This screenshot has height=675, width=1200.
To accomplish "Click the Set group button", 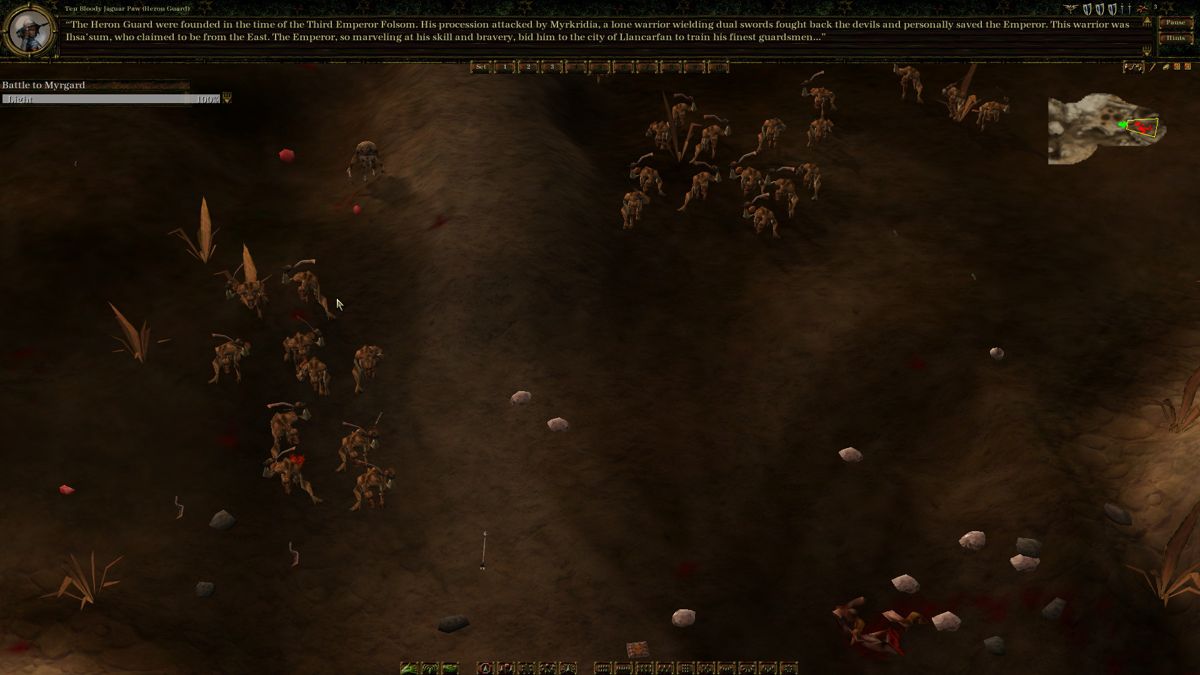I will (481, 67).
